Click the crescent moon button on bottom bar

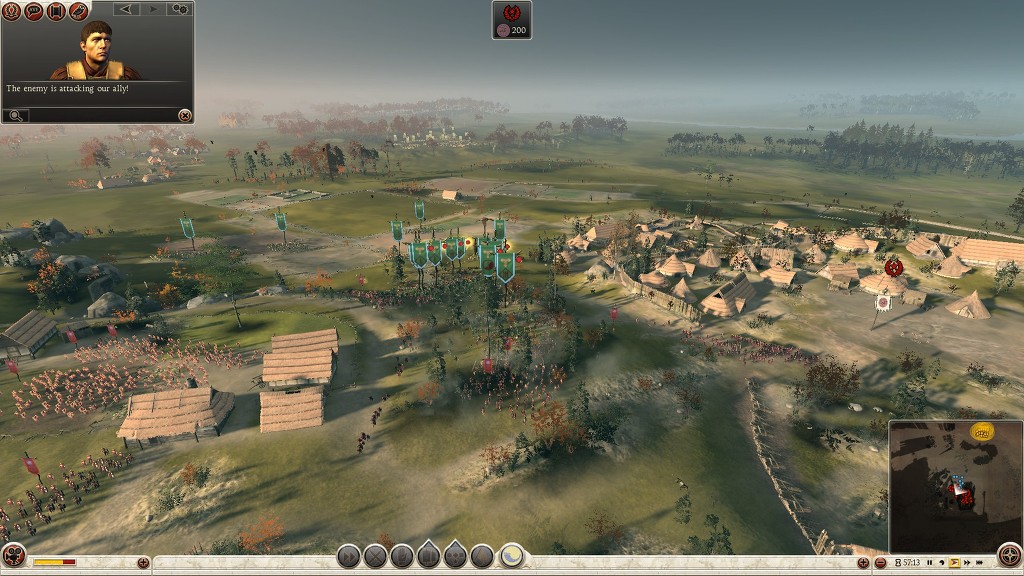(x=511, y=556)
